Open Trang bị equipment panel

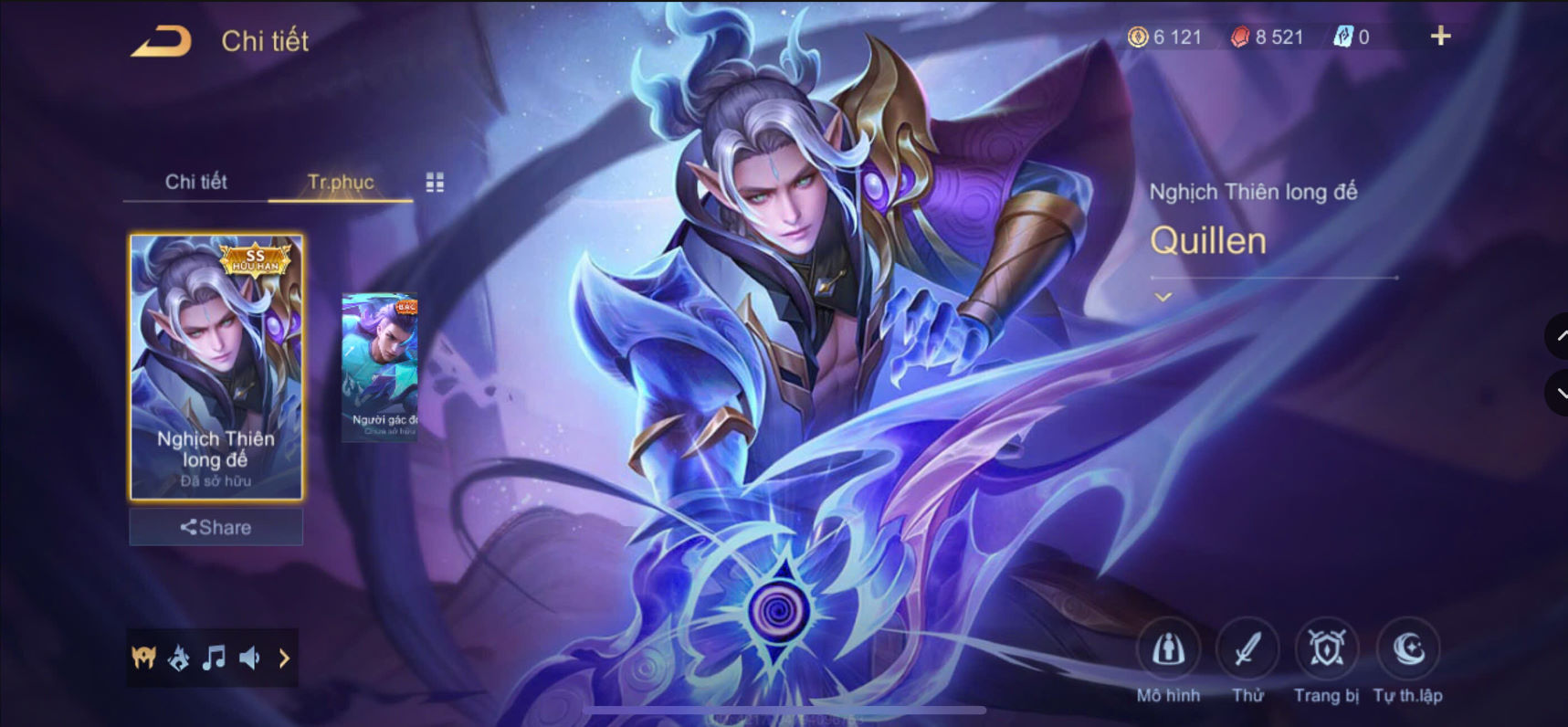(x=1327, y=648)
